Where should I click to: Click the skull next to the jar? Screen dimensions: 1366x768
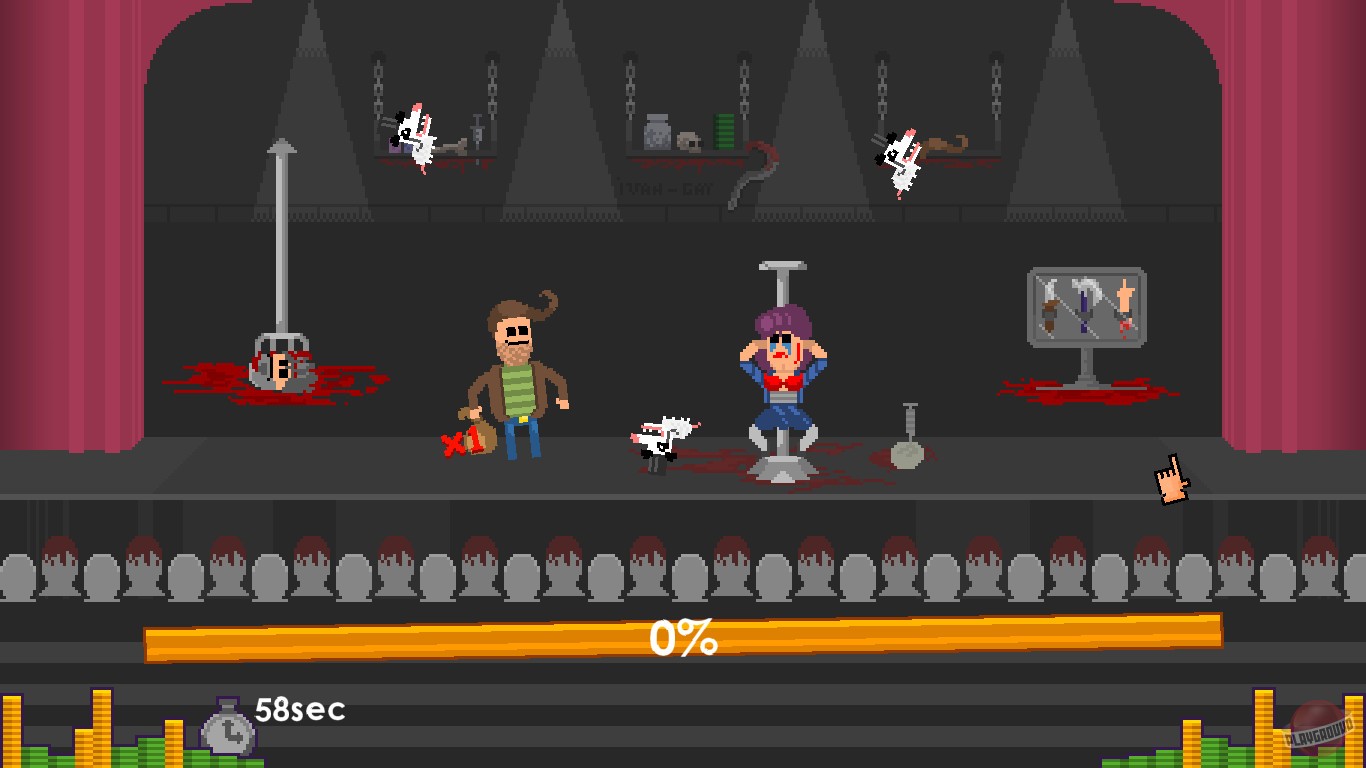689,142
